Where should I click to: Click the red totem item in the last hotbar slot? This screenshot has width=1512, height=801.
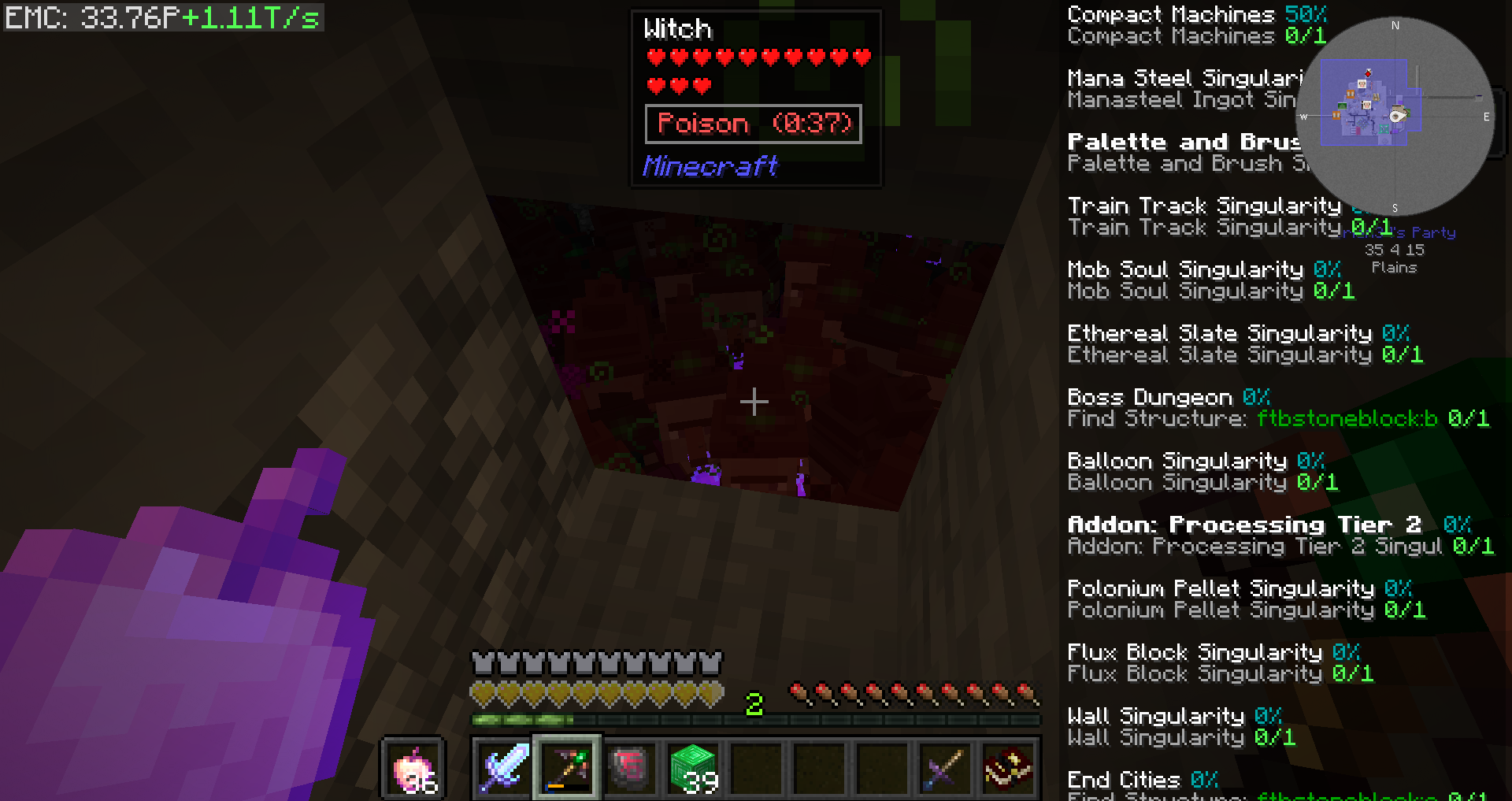coord(1008,768)
